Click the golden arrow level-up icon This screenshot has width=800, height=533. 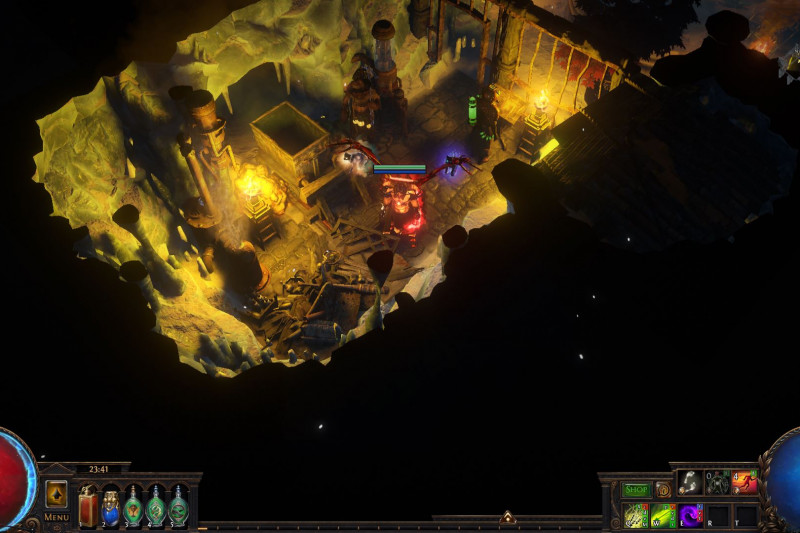click(x=56, y=493)
